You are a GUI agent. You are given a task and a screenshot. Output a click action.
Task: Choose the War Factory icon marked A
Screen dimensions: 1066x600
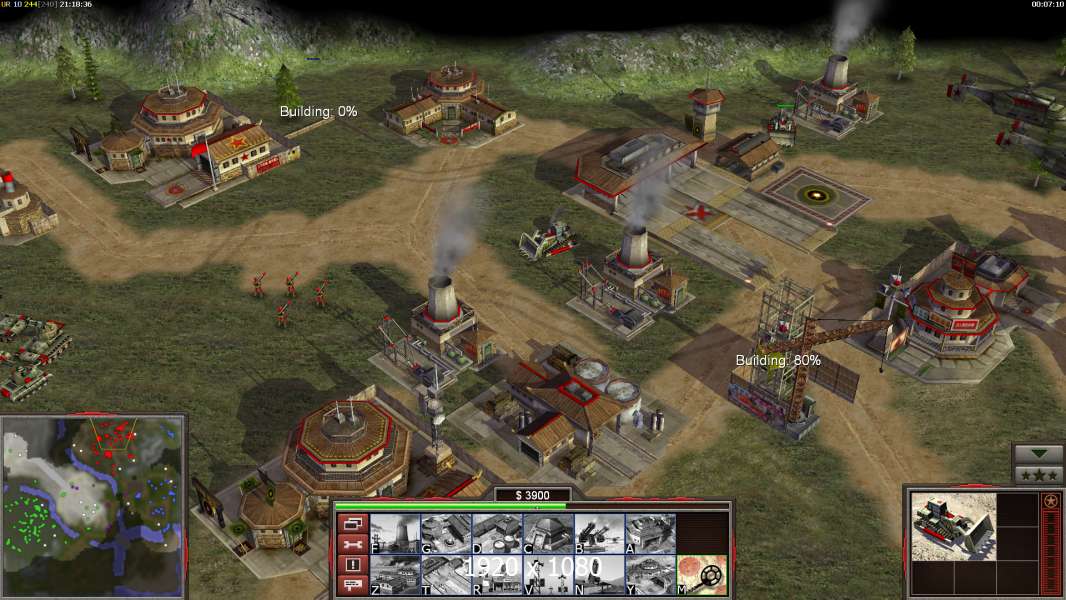(x=650, y=534)
